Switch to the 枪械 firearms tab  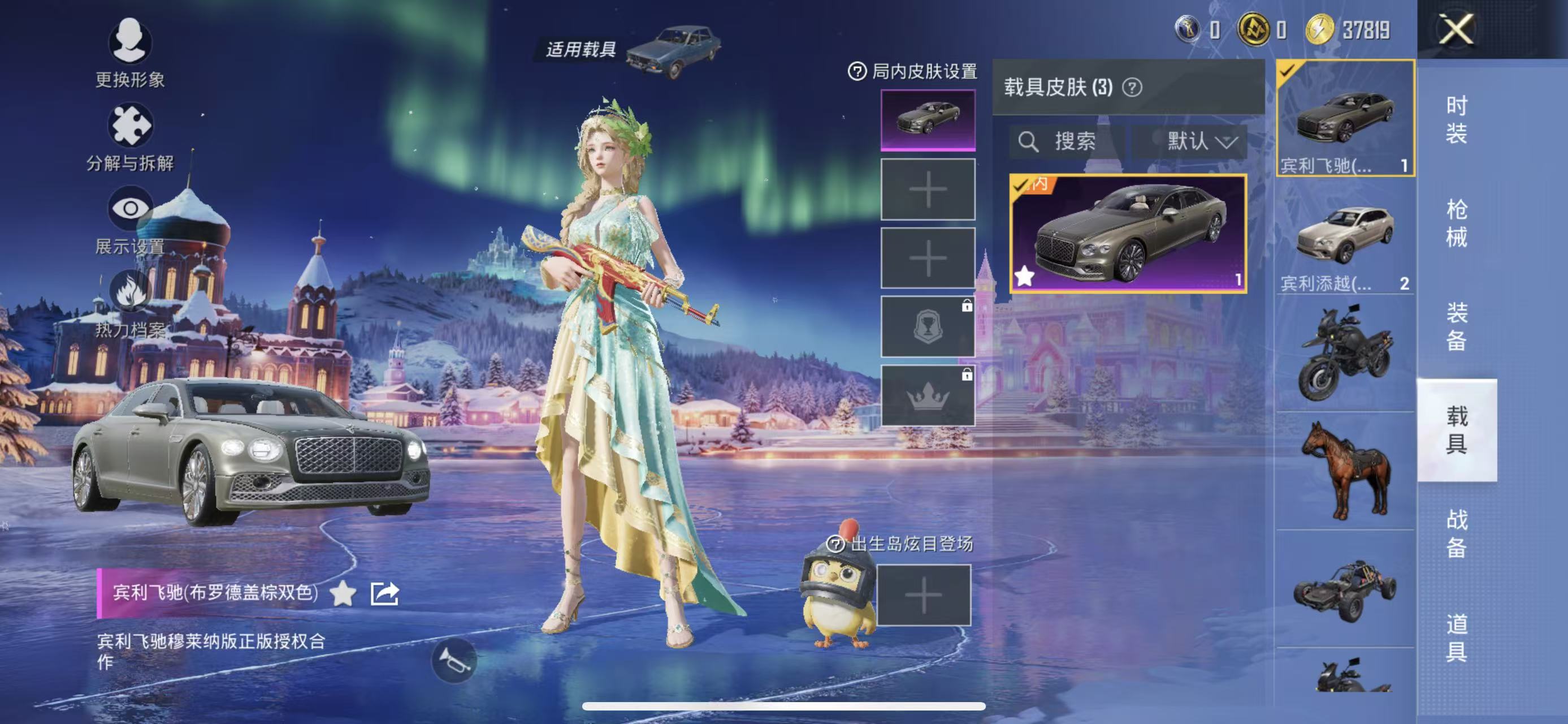[x=1456, y=223]
